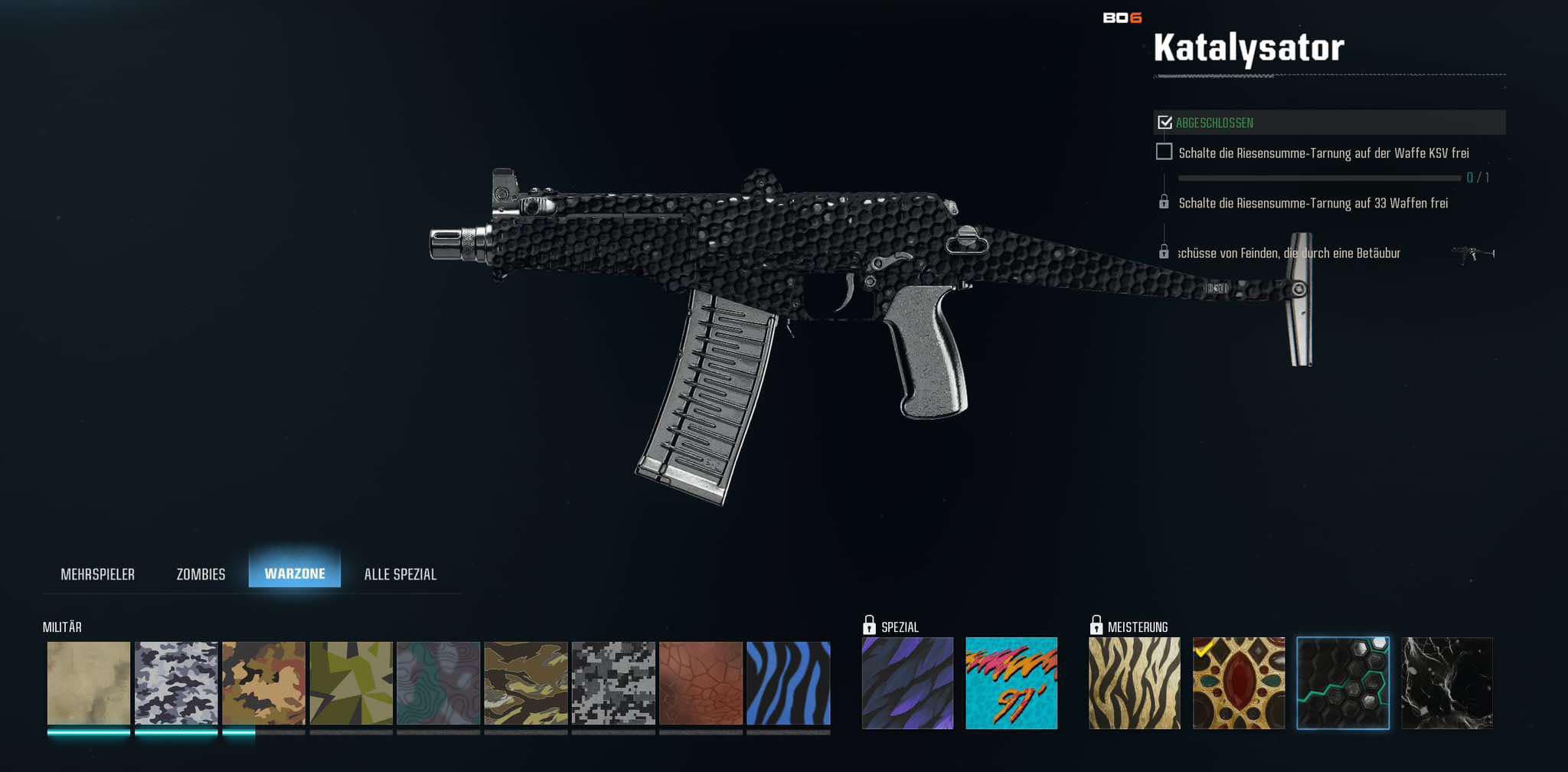This screenshot has height=772, width=1568.
Task: Choose the teal topographic camo swatch
Action: click(x=439, y=683)
